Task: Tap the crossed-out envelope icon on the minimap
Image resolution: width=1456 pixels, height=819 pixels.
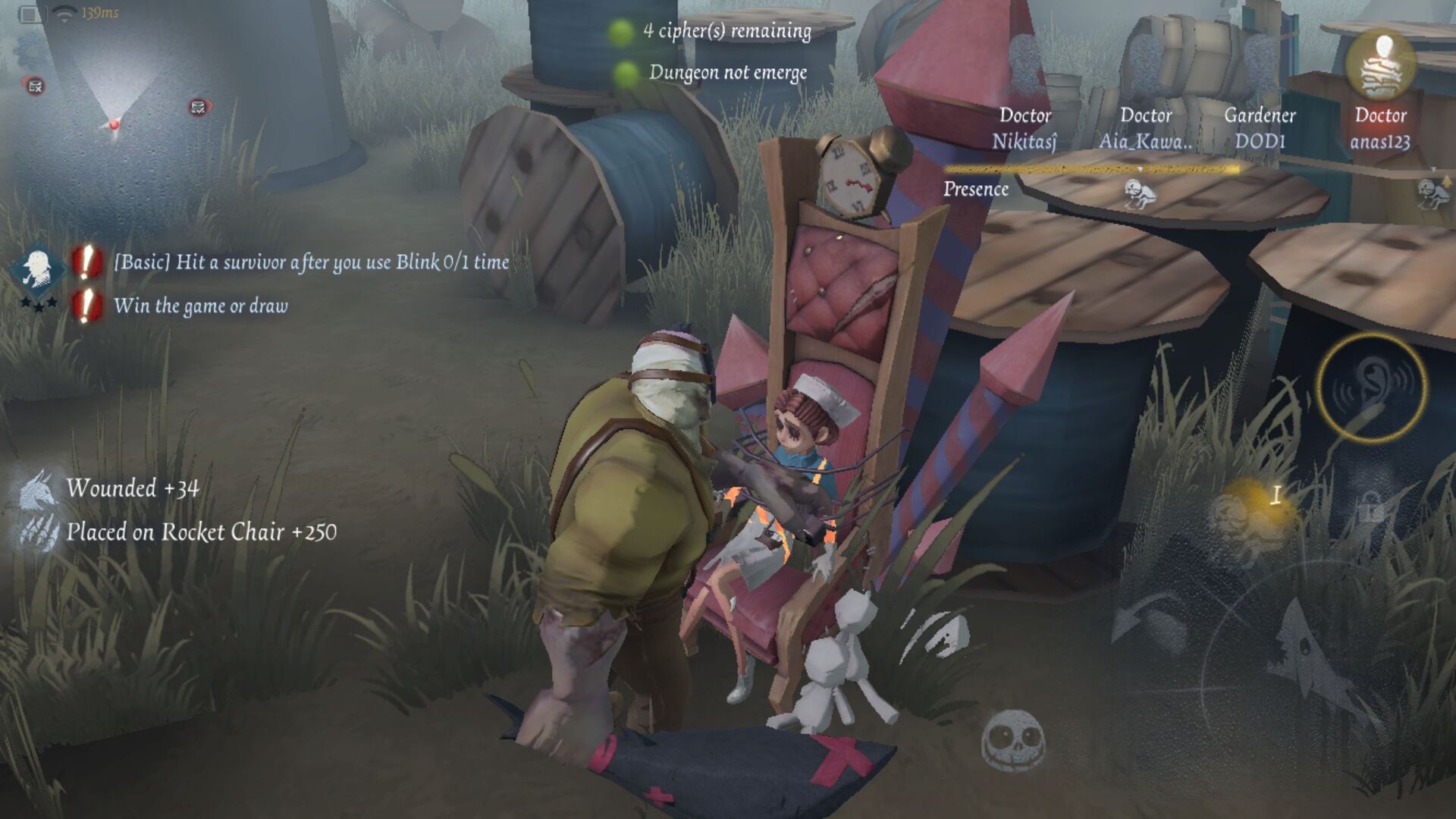Action: 33,86
